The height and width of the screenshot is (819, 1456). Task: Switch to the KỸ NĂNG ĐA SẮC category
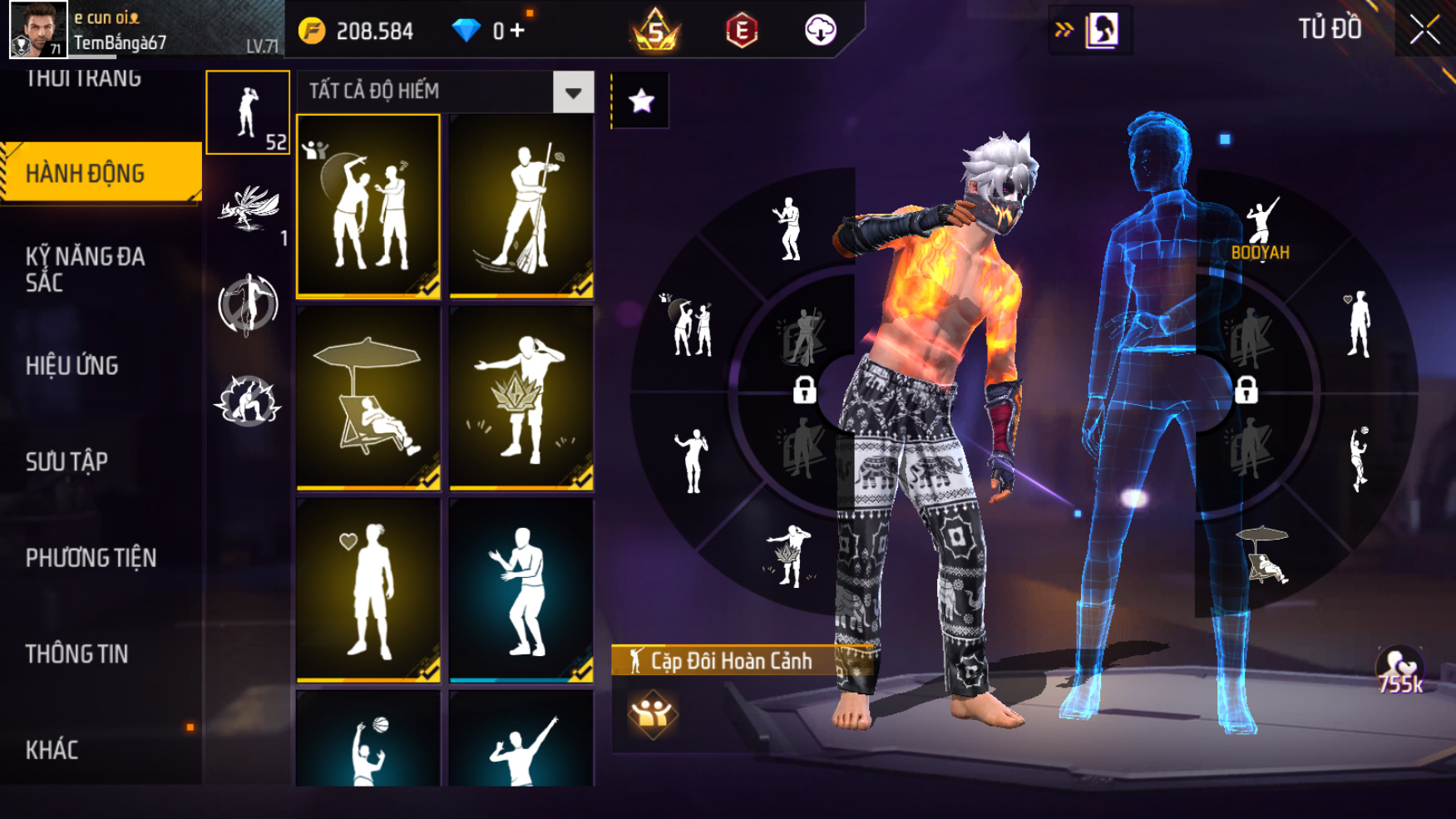pos(85,269)
